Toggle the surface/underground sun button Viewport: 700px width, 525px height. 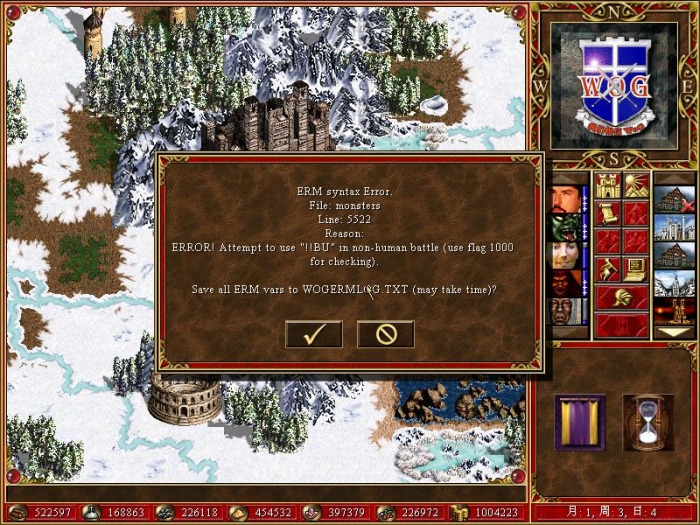(x=635, y=185)
